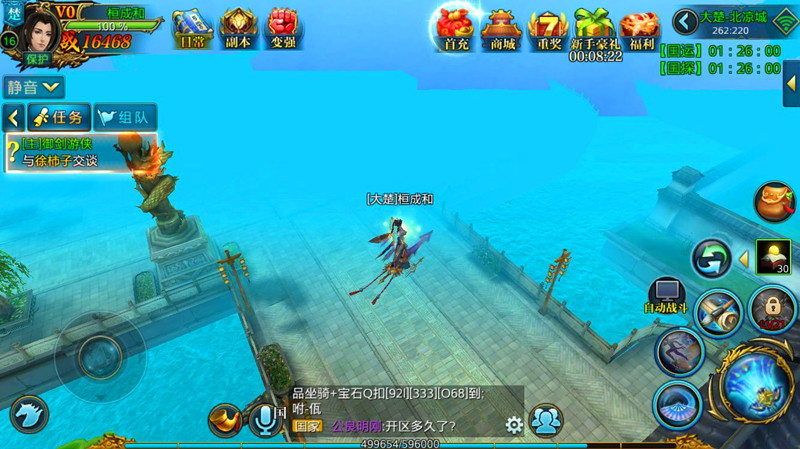Open the 副本 dungeon menu
The height and width of the screenshot is (449, 800).
239,28
